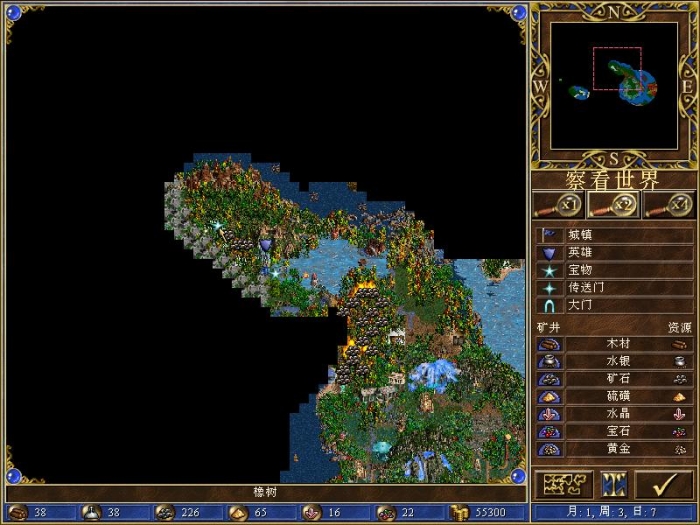Pick the 水晶 crystal resource row

(x=614, y=414)
